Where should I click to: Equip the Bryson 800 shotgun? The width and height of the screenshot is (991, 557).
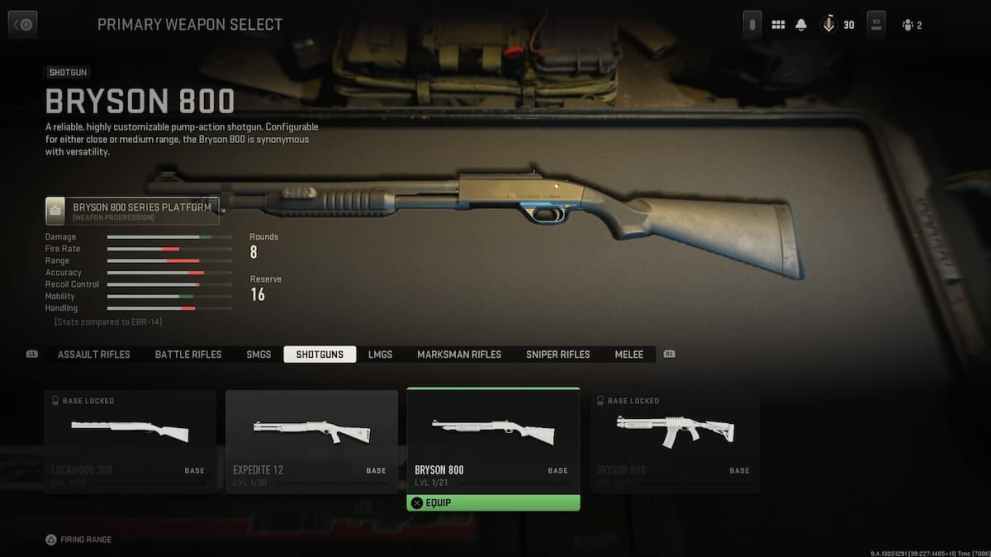click(493, 503)
